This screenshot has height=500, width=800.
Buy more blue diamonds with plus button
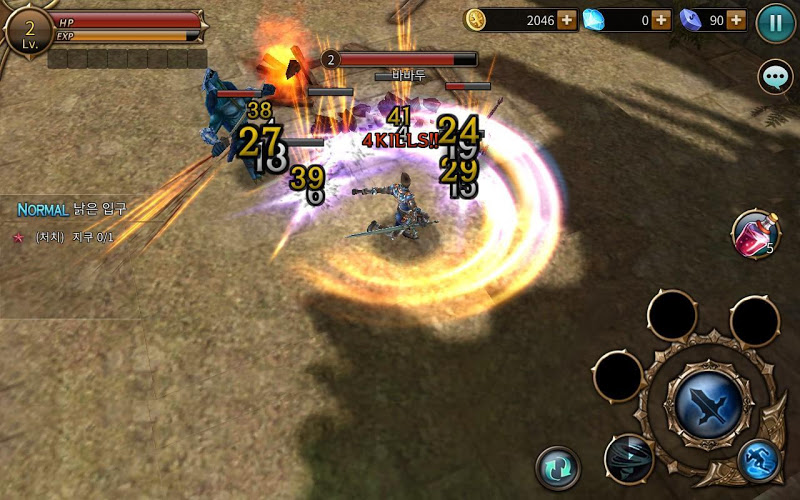point(660,19)
